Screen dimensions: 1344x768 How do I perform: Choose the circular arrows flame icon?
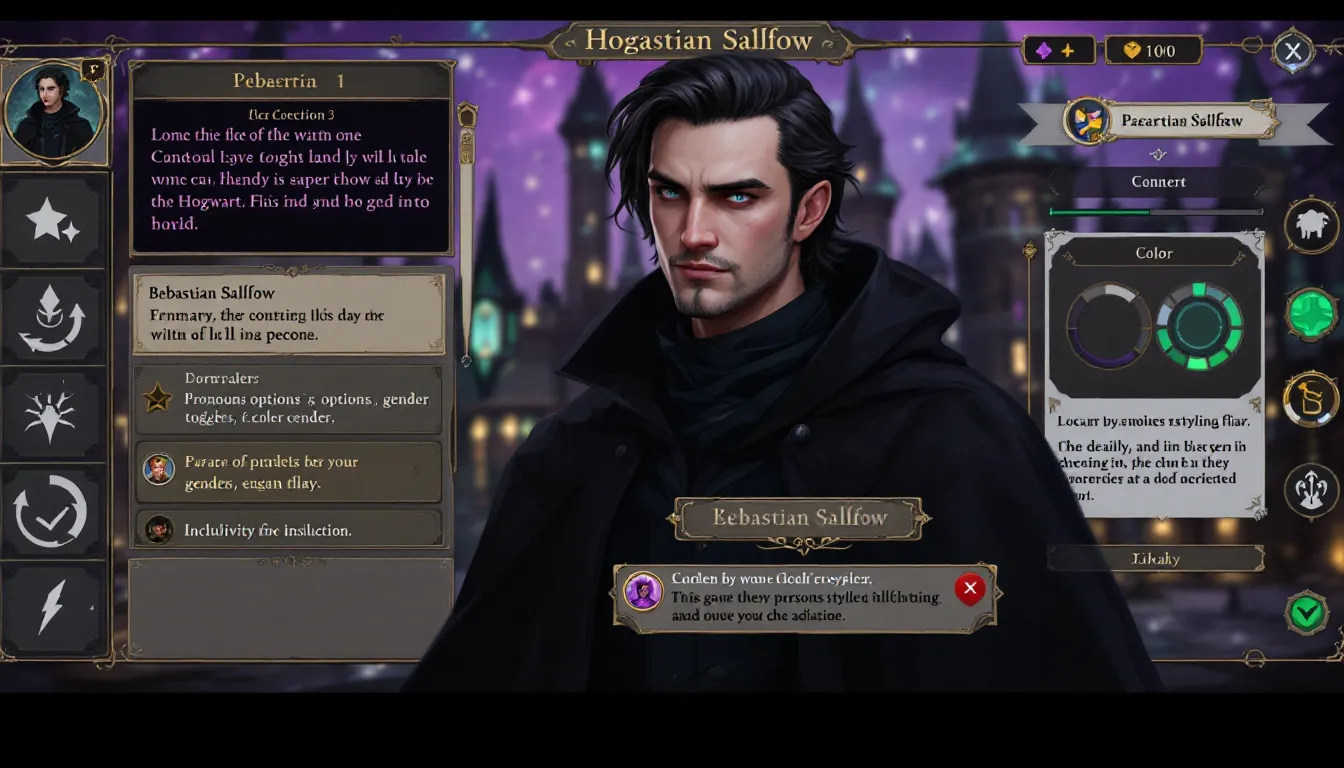point(53,319)
